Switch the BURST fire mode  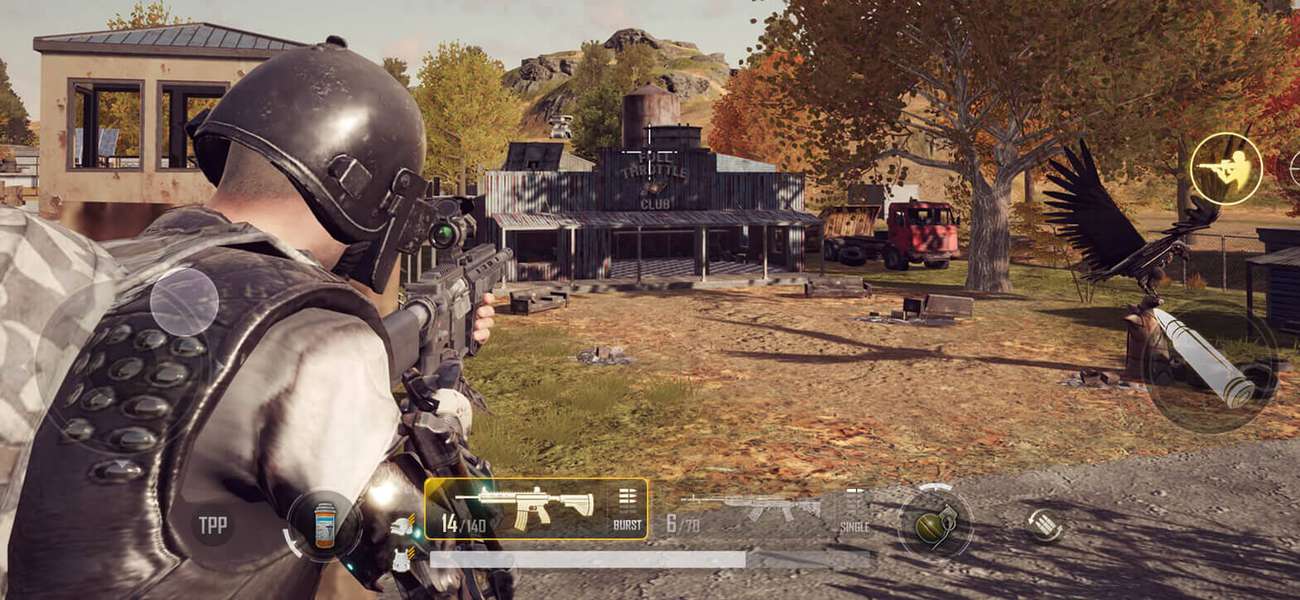(627, 509)
